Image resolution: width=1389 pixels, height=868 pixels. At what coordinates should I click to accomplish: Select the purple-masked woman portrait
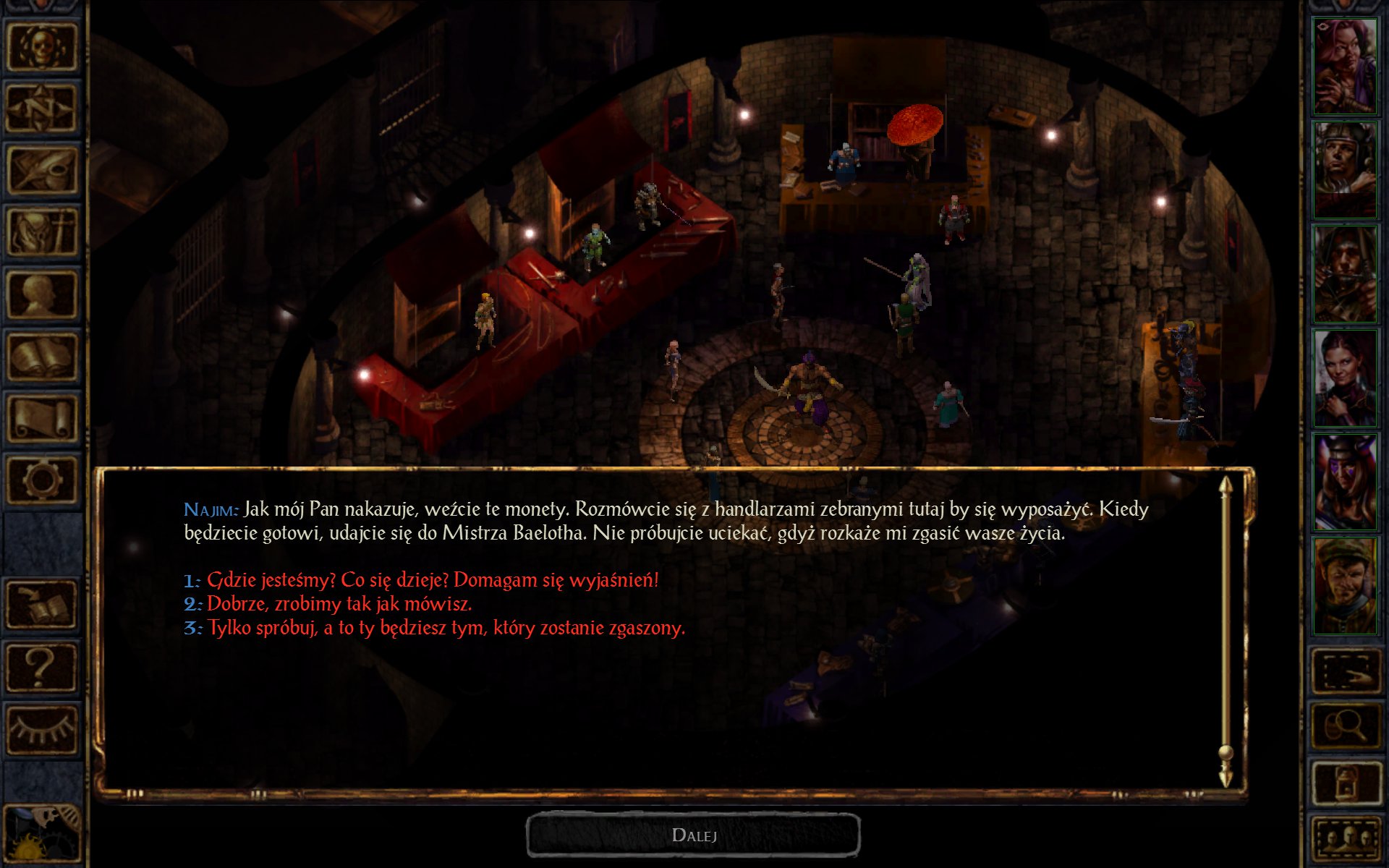[x=1345, y=482]
